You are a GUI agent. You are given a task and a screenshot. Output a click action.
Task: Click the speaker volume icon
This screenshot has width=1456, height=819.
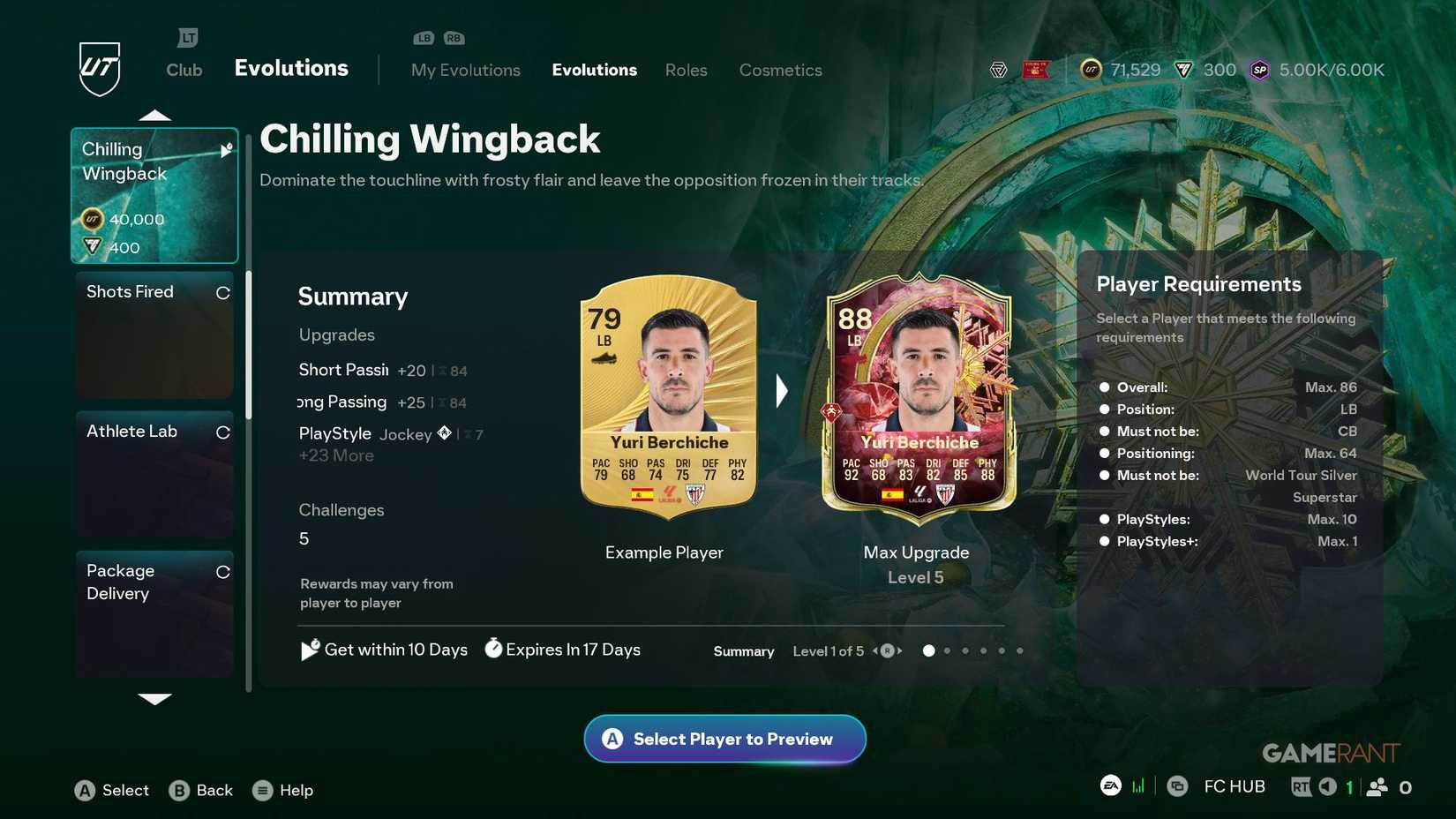1327,785
